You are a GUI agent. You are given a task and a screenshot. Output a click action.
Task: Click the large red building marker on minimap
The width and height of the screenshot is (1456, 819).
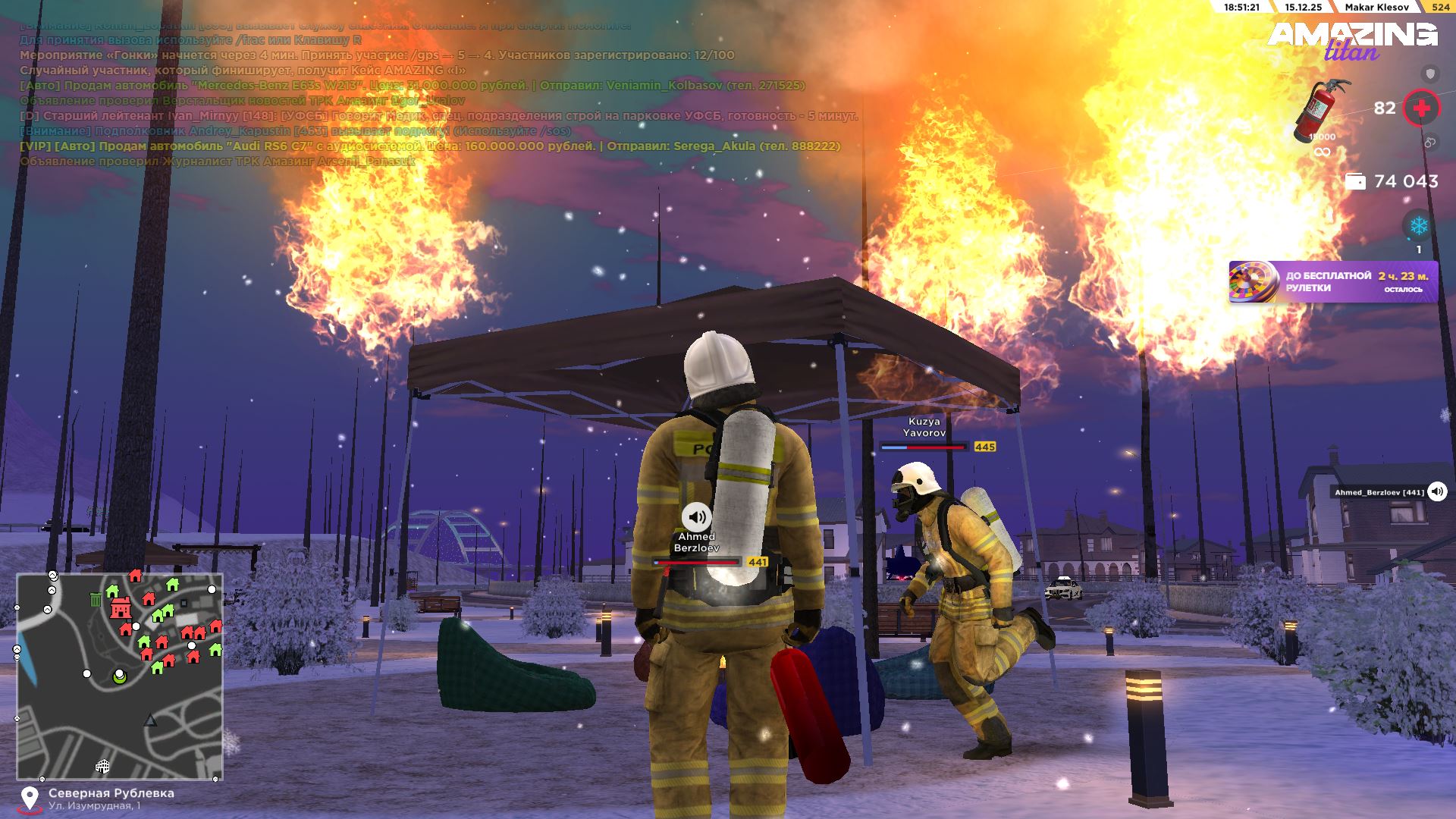[x=120, y=608]
